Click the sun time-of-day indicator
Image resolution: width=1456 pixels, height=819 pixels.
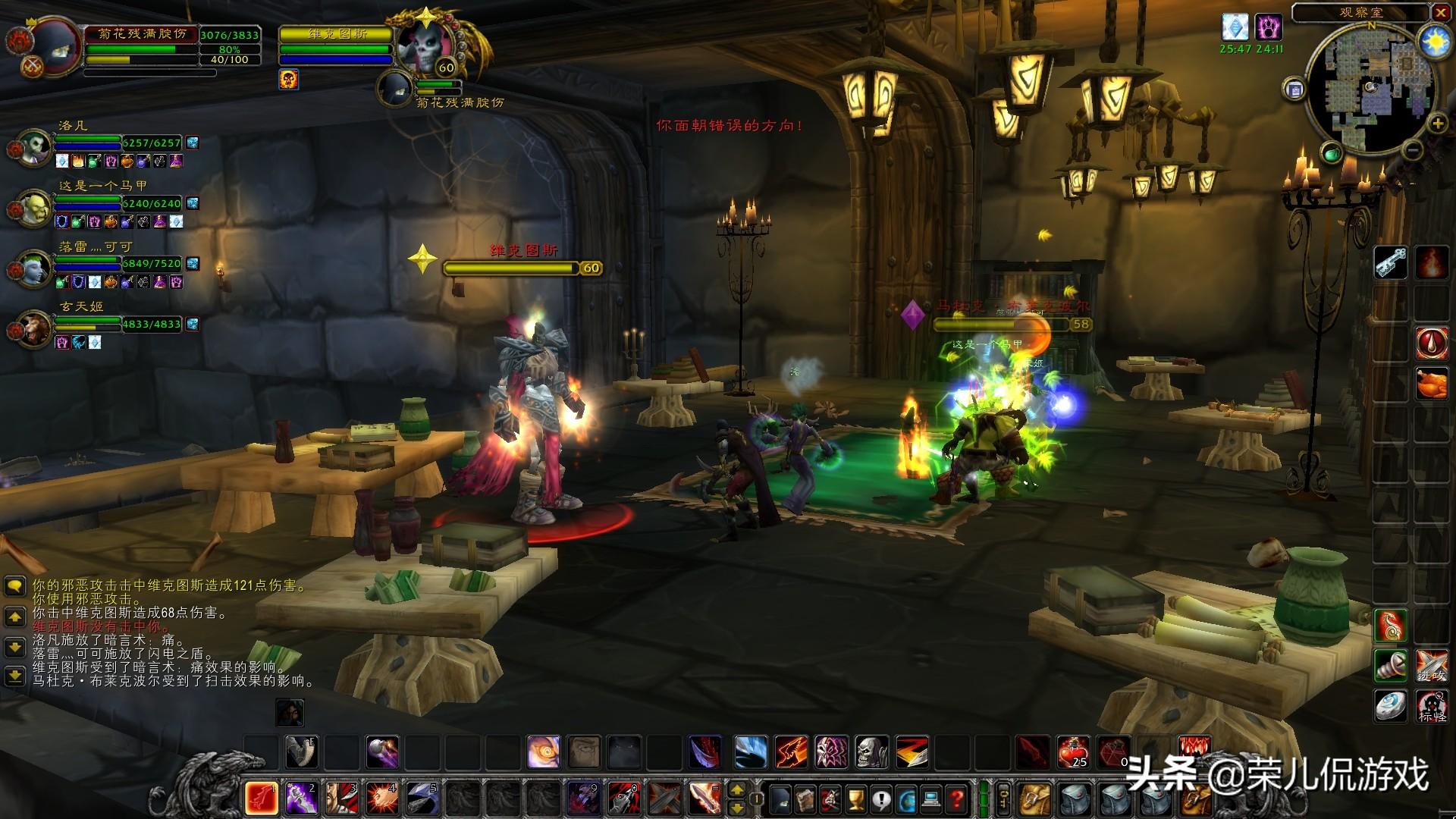1434,42
